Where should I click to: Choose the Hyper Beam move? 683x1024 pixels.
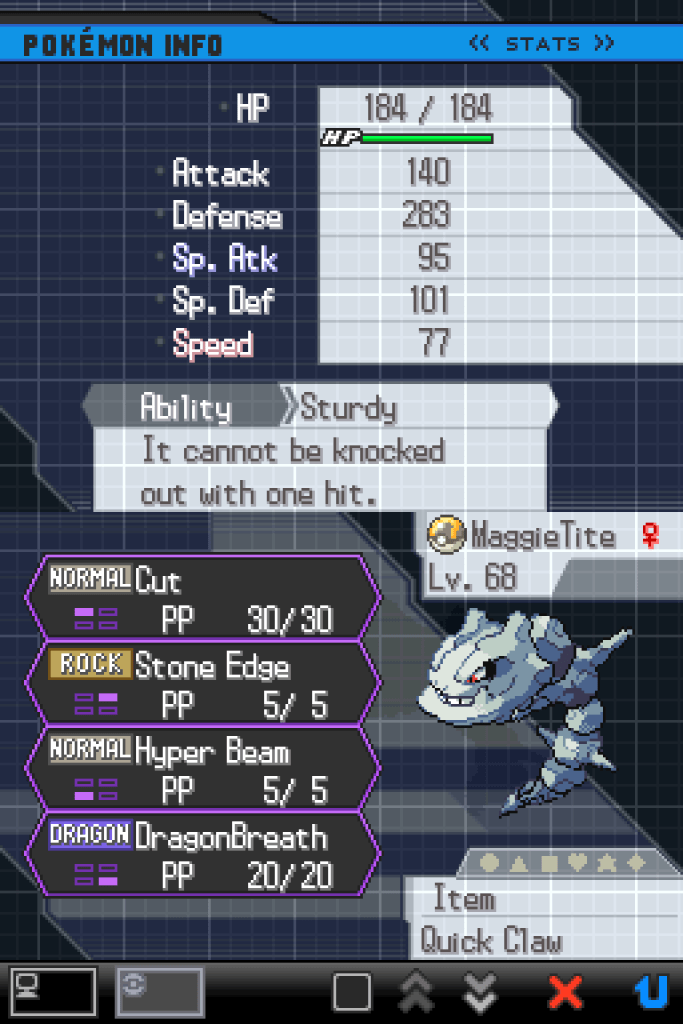(201, 767)
